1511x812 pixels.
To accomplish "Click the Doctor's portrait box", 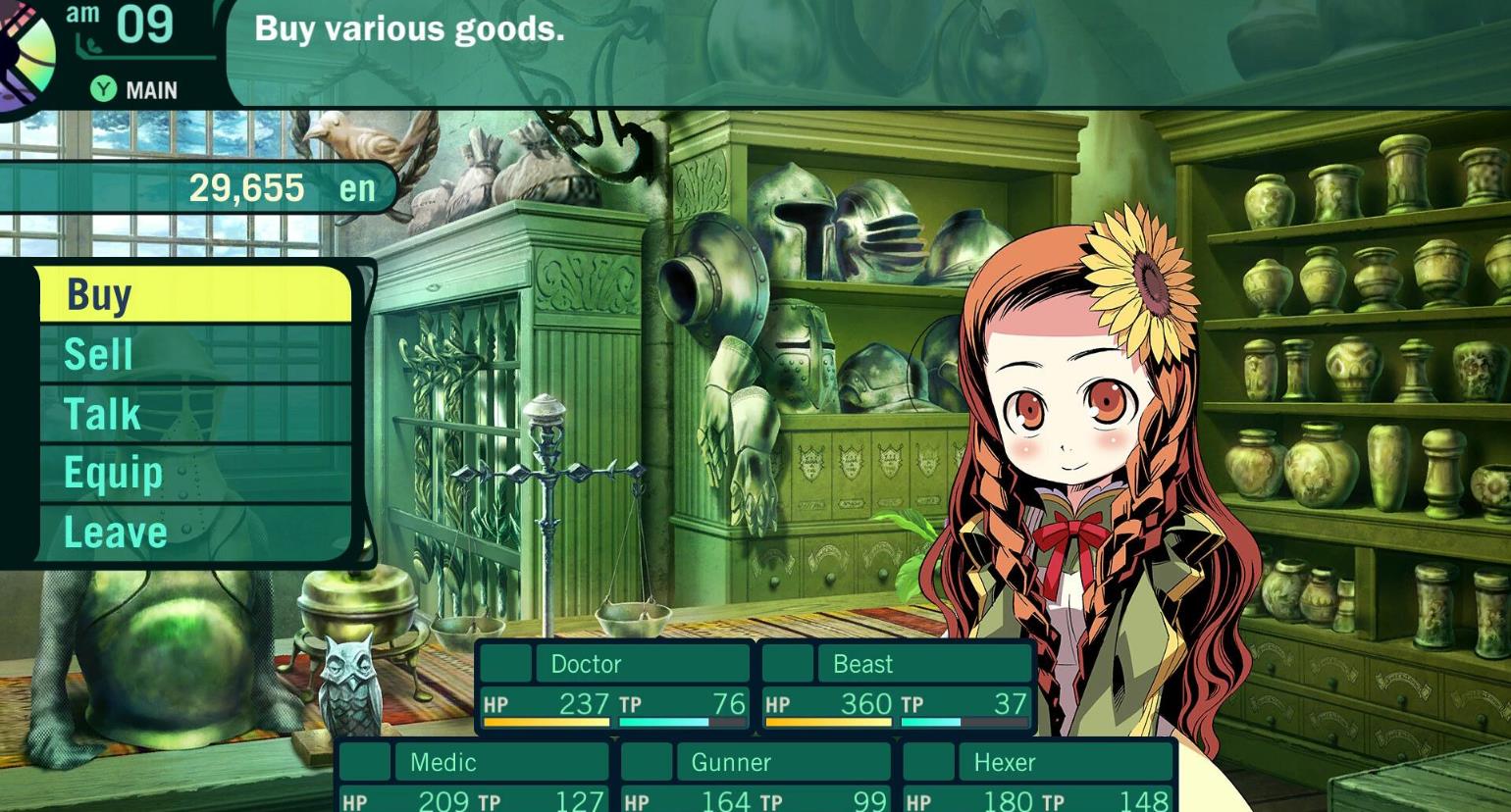I will (x=503, y=664).
